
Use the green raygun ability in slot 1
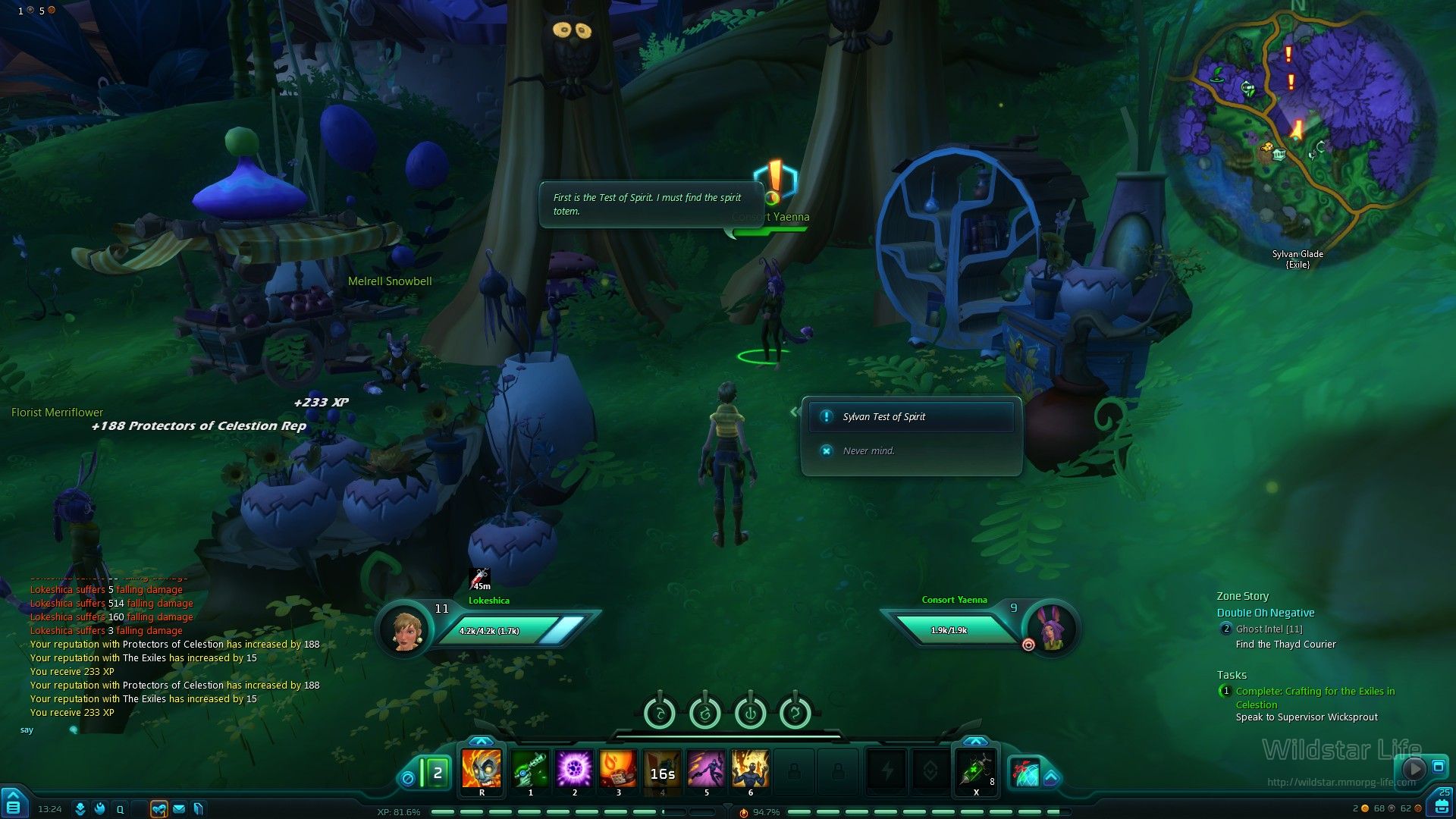(x=530, y=769)
